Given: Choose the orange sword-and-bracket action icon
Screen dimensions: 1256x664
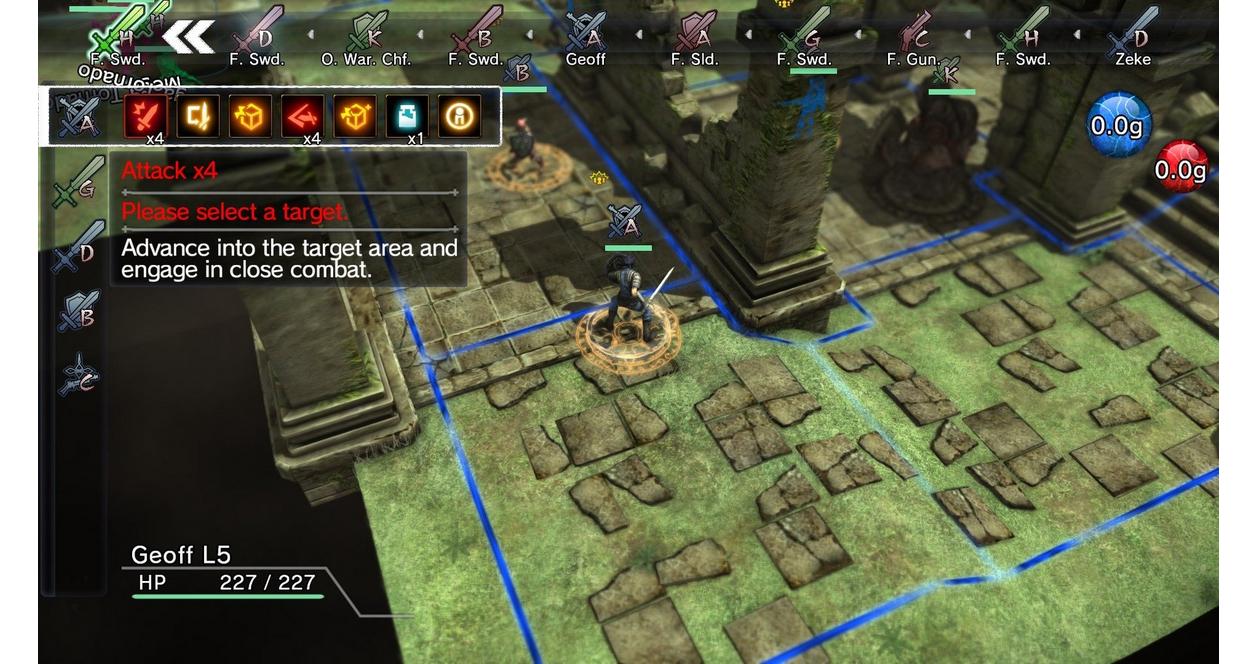Looking at the screenshot, I should [197, 117].
